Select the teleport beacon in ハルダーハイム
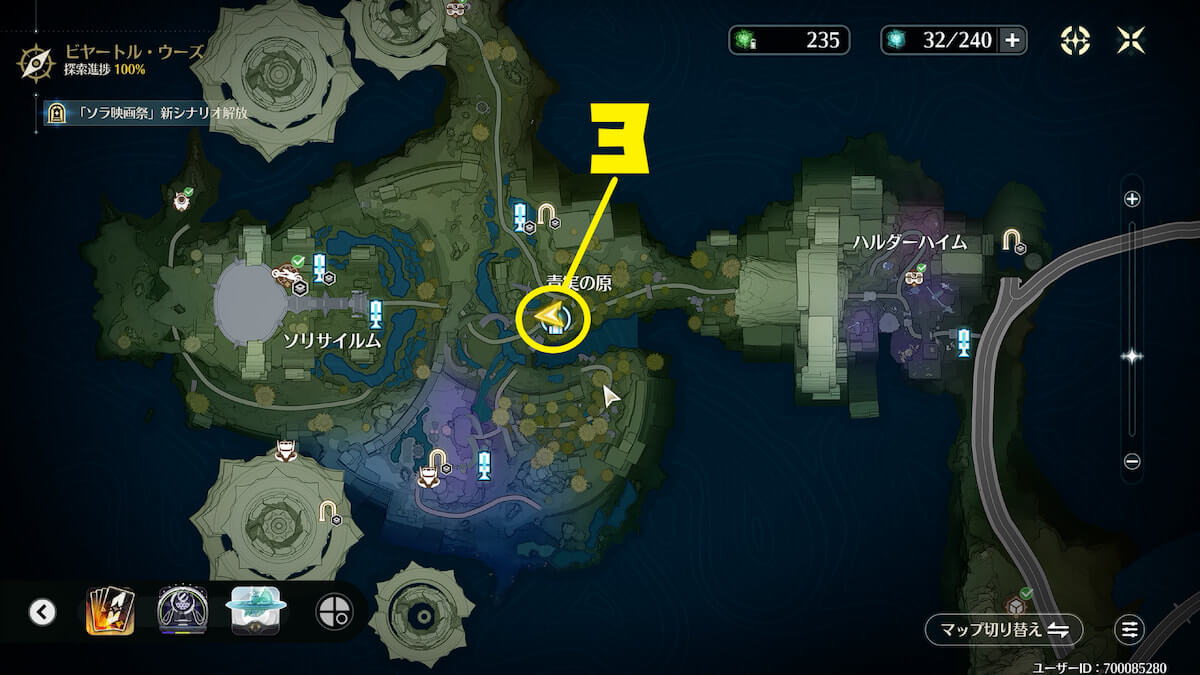 963,342
